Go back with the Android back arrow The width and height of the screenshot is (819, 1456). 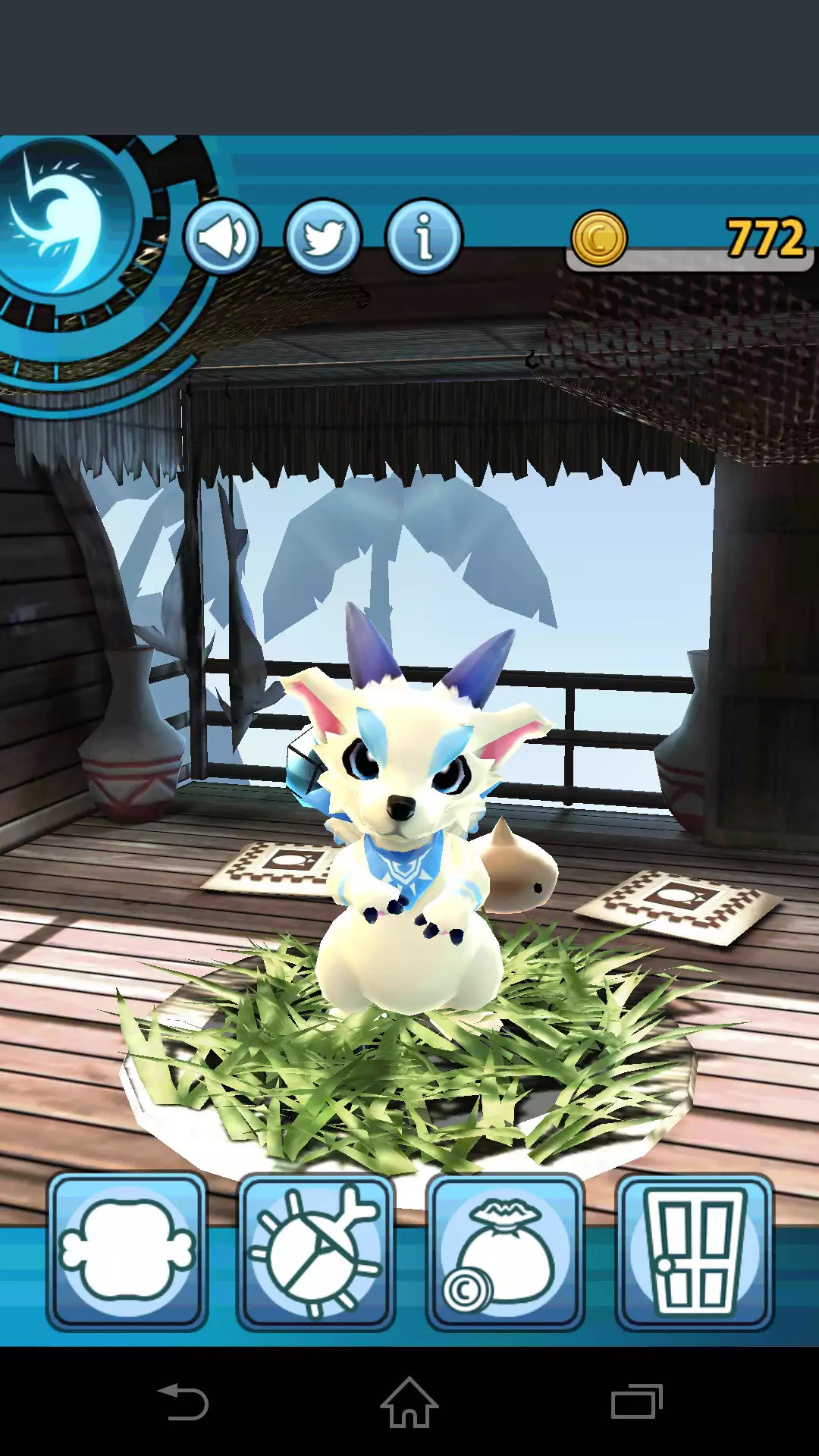[183, 1402]
